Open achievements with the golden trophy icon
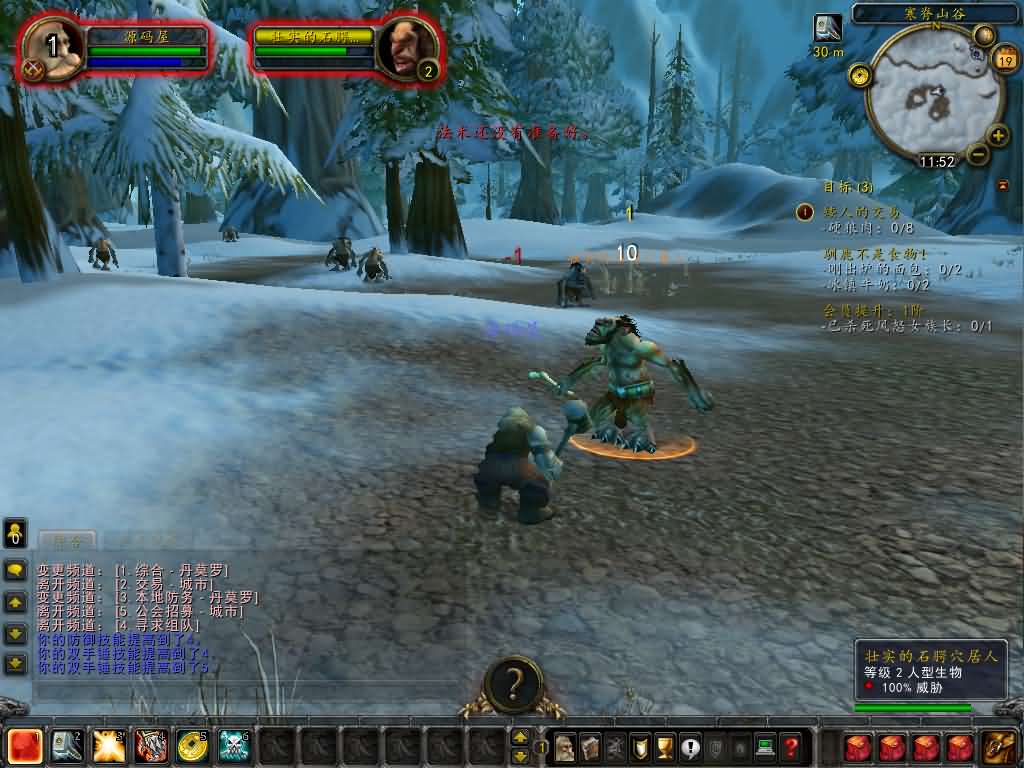The height and width of the screenshot is (768, 1024). [x=665, y=747]
